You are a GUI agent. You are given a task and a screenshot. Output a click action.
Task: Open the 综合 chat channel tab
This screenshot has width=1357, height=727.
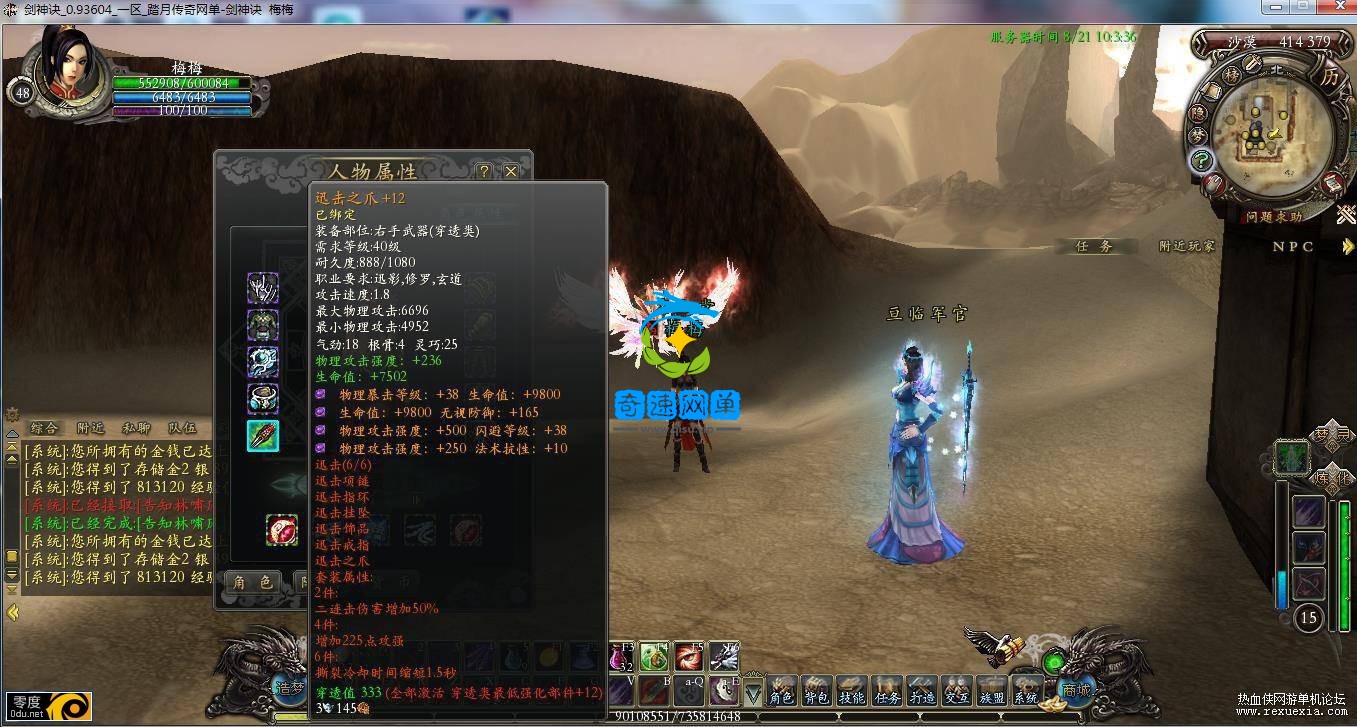pyautogui.click(x=44, y=428)
